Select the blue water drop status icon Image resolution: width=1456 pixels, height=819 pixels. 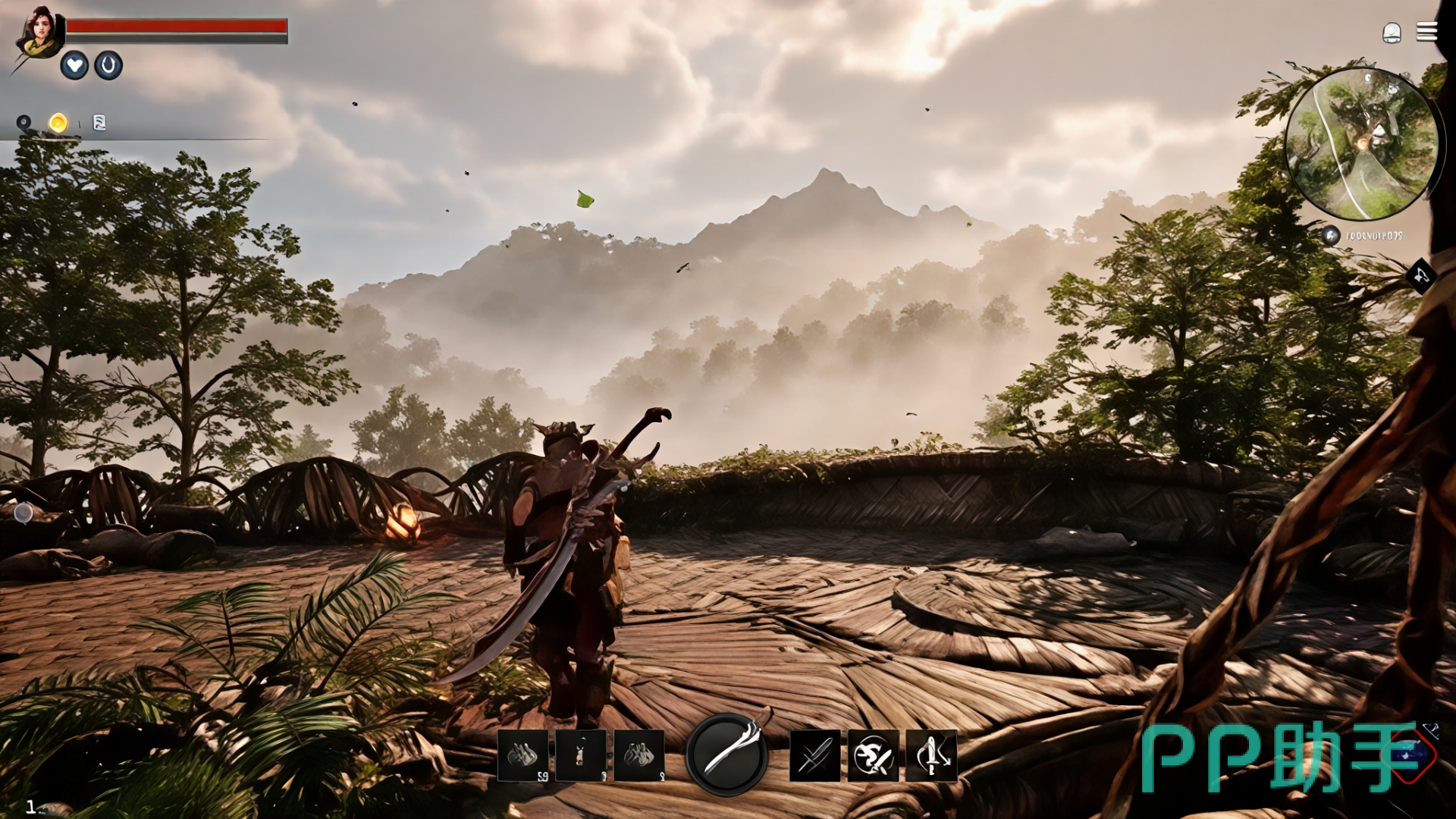[108, 66]
